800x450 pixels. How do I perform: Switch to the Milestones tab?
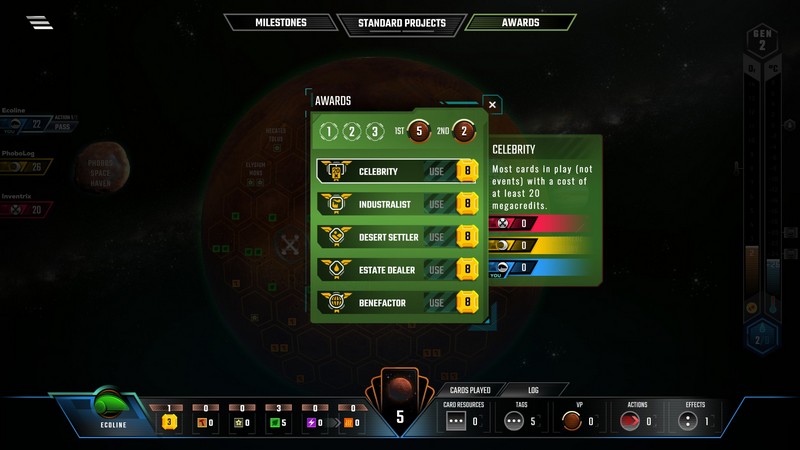click(279, 22)
